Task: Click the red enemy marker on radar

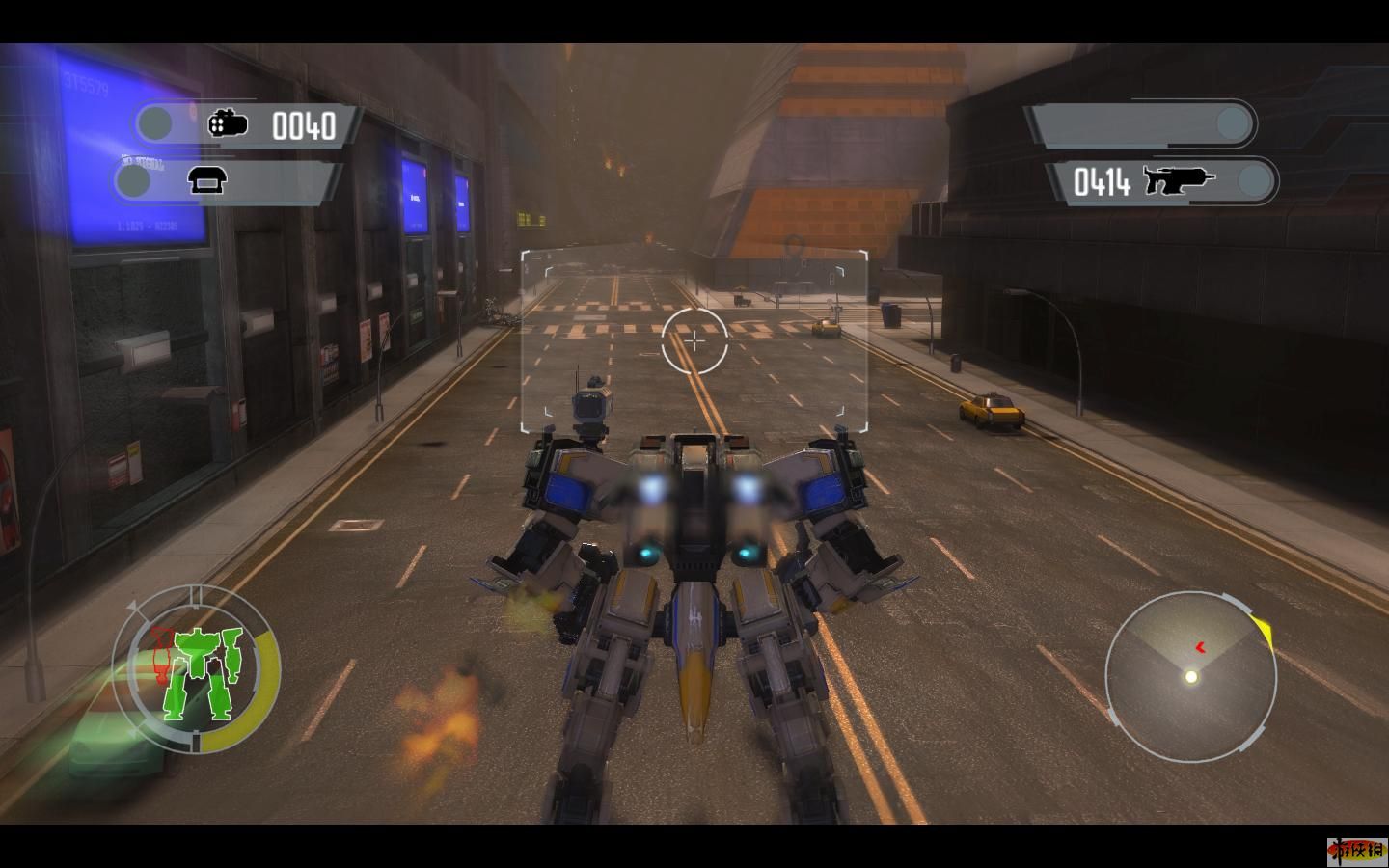Action: [x=1200, y=648]
